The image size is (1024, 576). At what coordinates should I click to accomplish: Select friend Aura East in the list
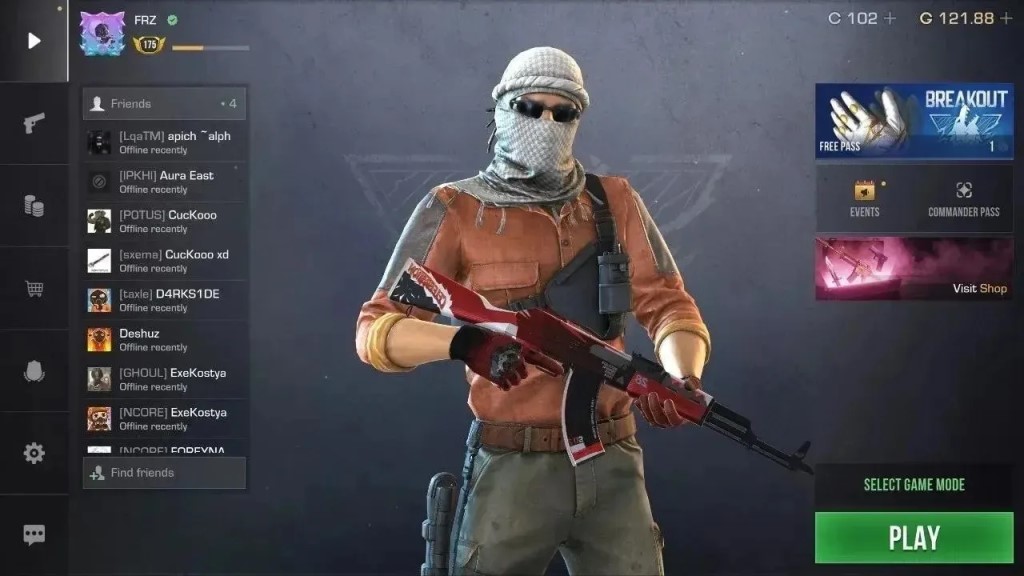[x=164, y=182]
